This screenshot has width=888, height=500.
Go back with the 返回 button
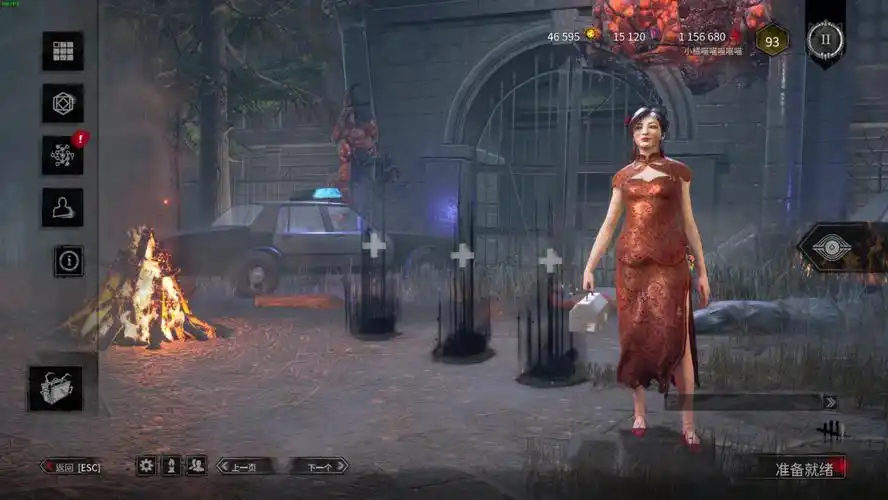tap(71, 466)
